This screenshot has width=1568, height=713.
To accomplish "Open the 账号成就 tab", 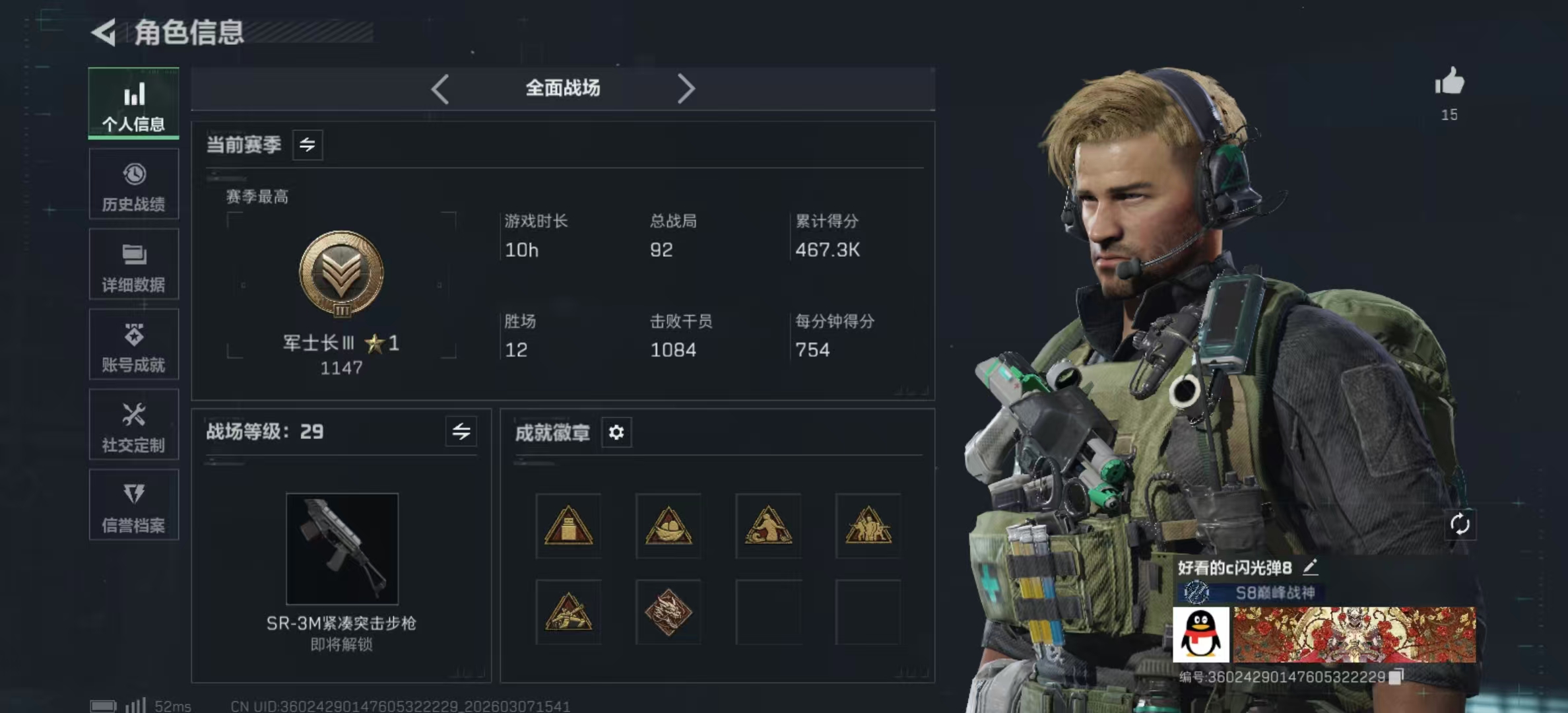I will coord(133,345).
